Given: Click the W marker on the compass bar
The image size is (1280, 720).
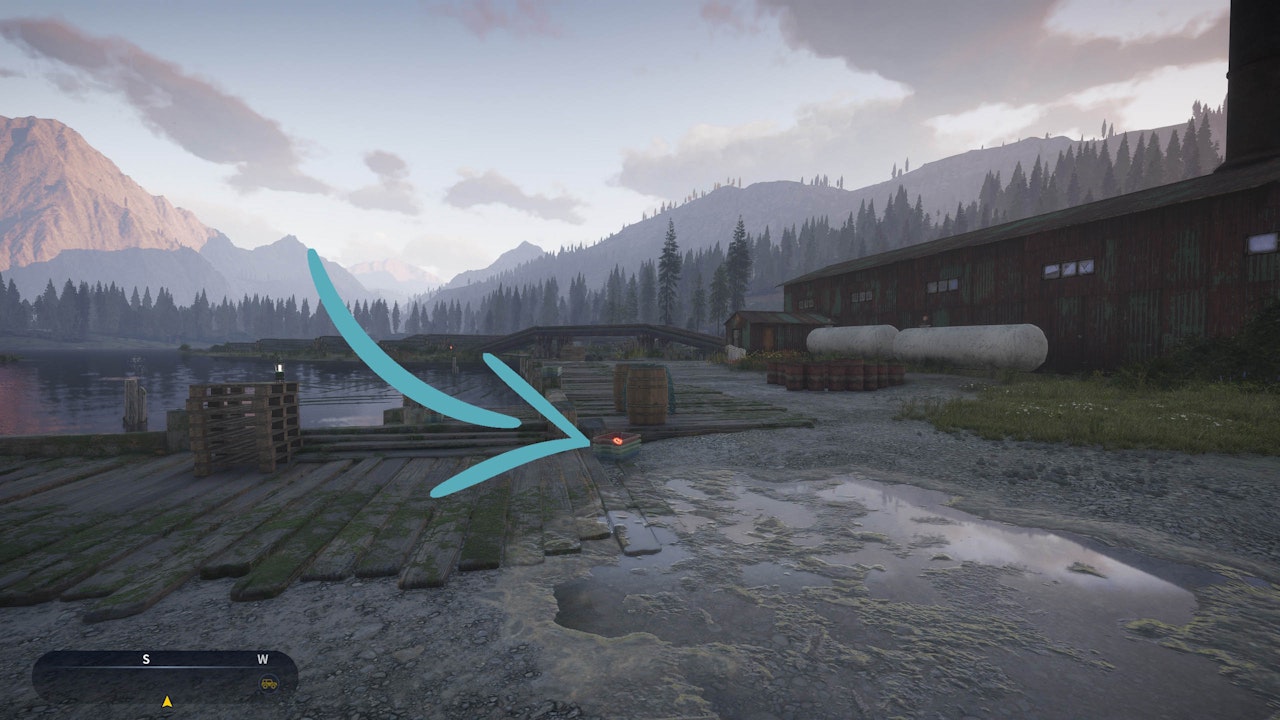Looking at the screenshot, I should pos(260,660).
